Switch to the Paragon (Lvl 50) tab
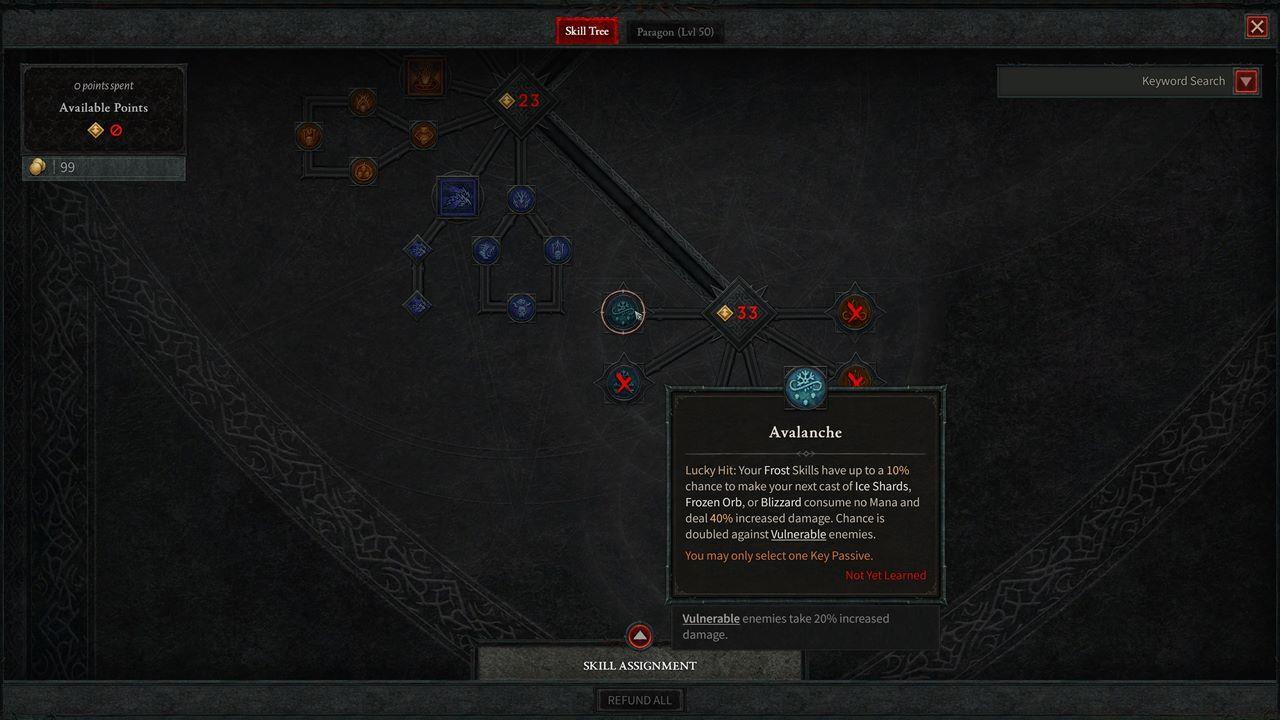This screenshot has width=1280, height=720. (675, 31)
